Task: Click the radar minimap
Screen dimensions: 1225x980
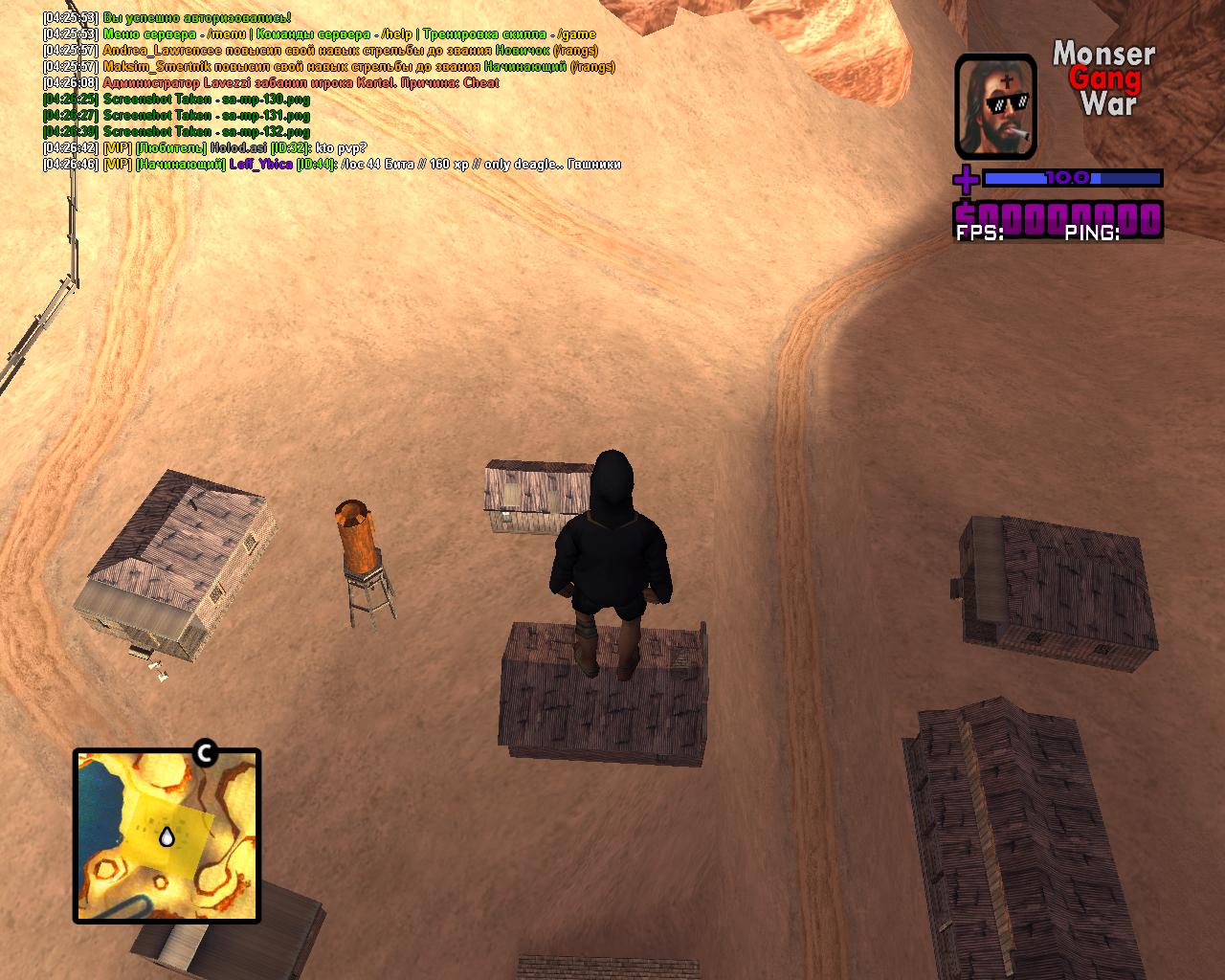Action: [x=167, y=836]
